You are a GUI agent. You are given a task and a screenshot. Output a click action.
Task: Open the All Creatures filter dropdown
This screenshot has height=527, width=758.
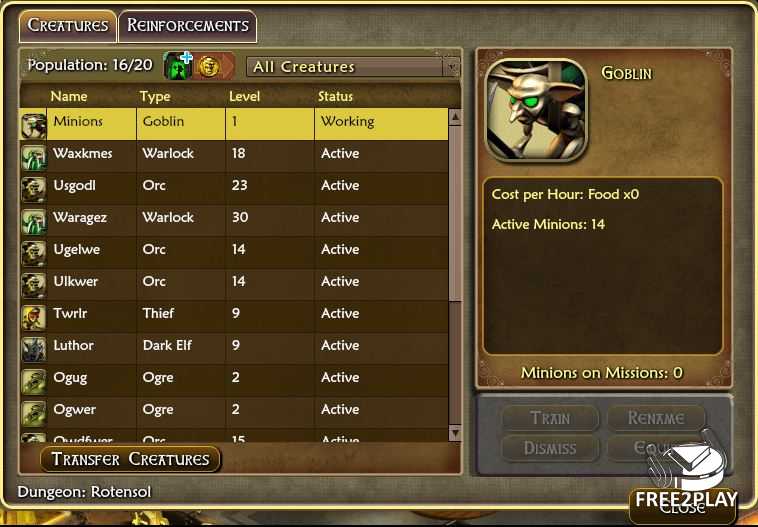(x=352, y=67)
